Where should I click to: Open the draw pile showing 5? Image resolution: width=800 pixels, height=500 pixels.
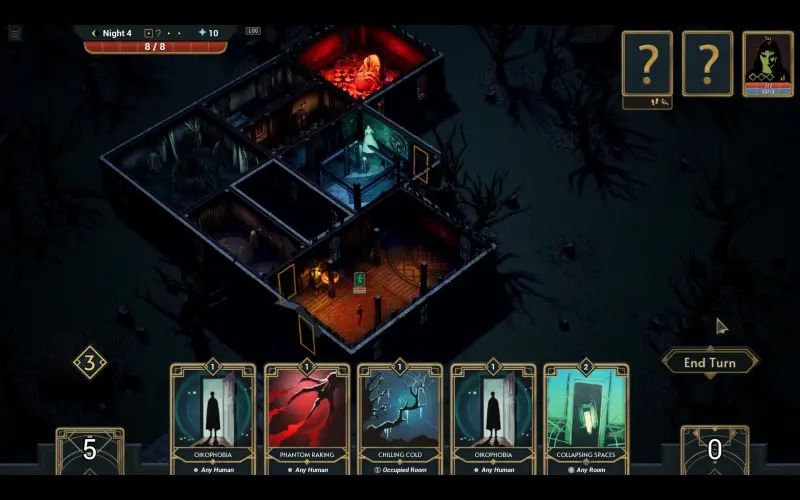point(90,452)
